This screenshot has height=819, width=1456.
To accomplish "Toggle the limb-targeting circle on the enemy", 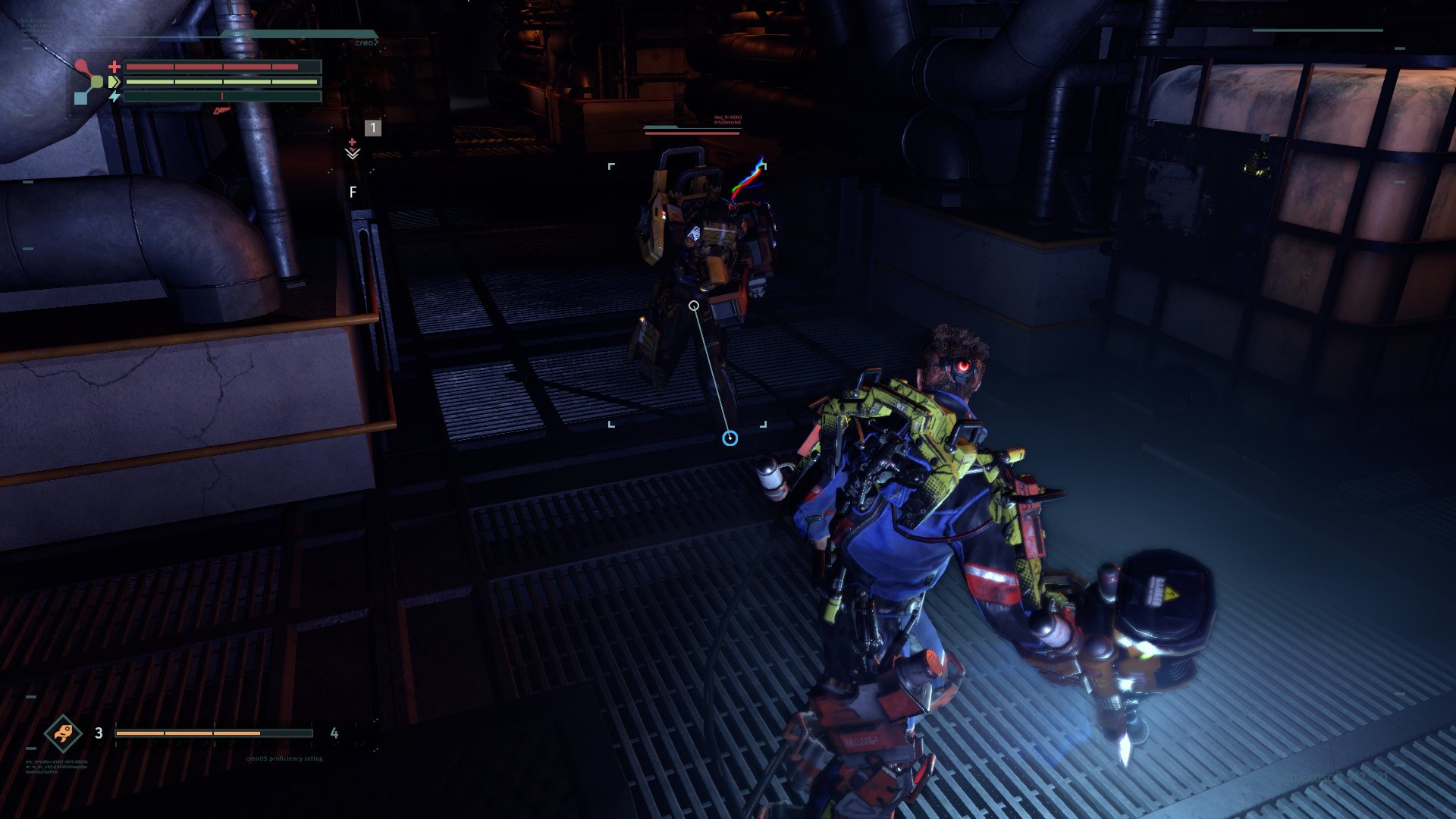I will point(694,304).
